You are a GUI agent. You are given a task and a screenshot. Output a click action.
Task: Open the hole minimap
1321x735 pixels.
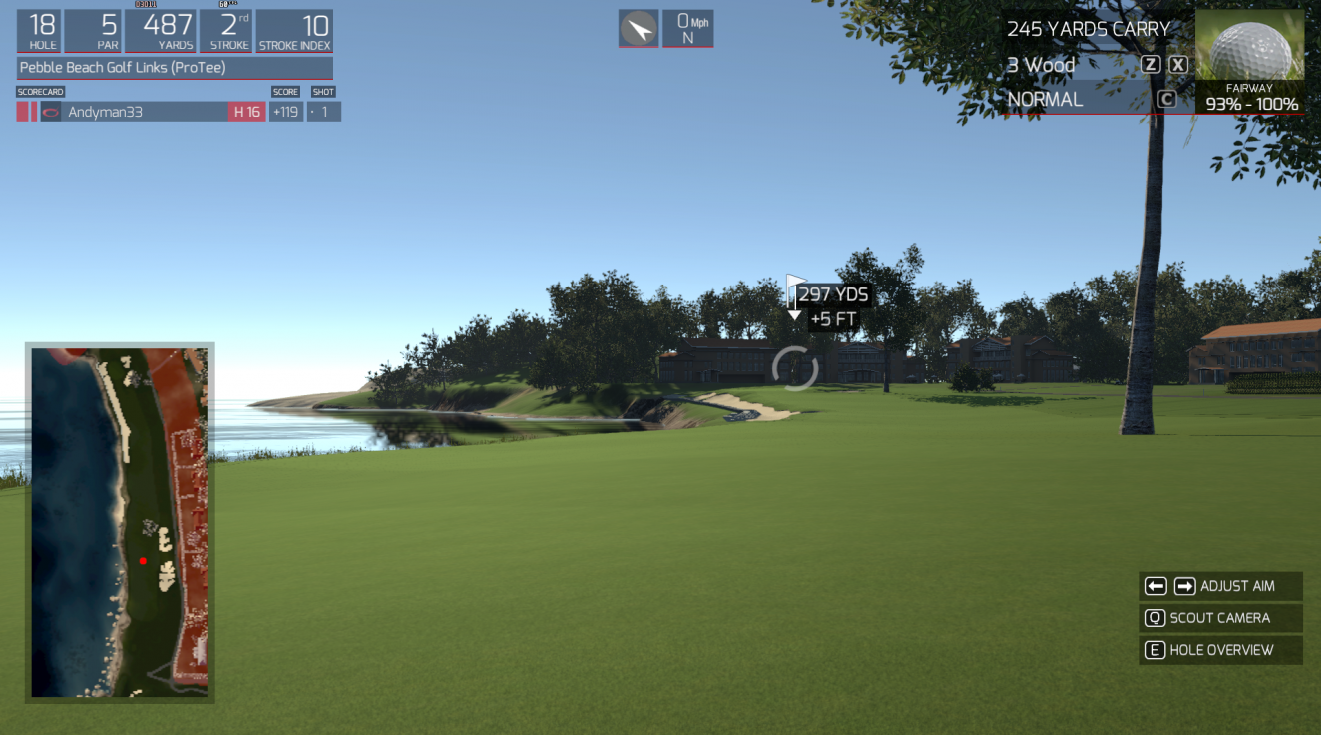pos(120,522)
